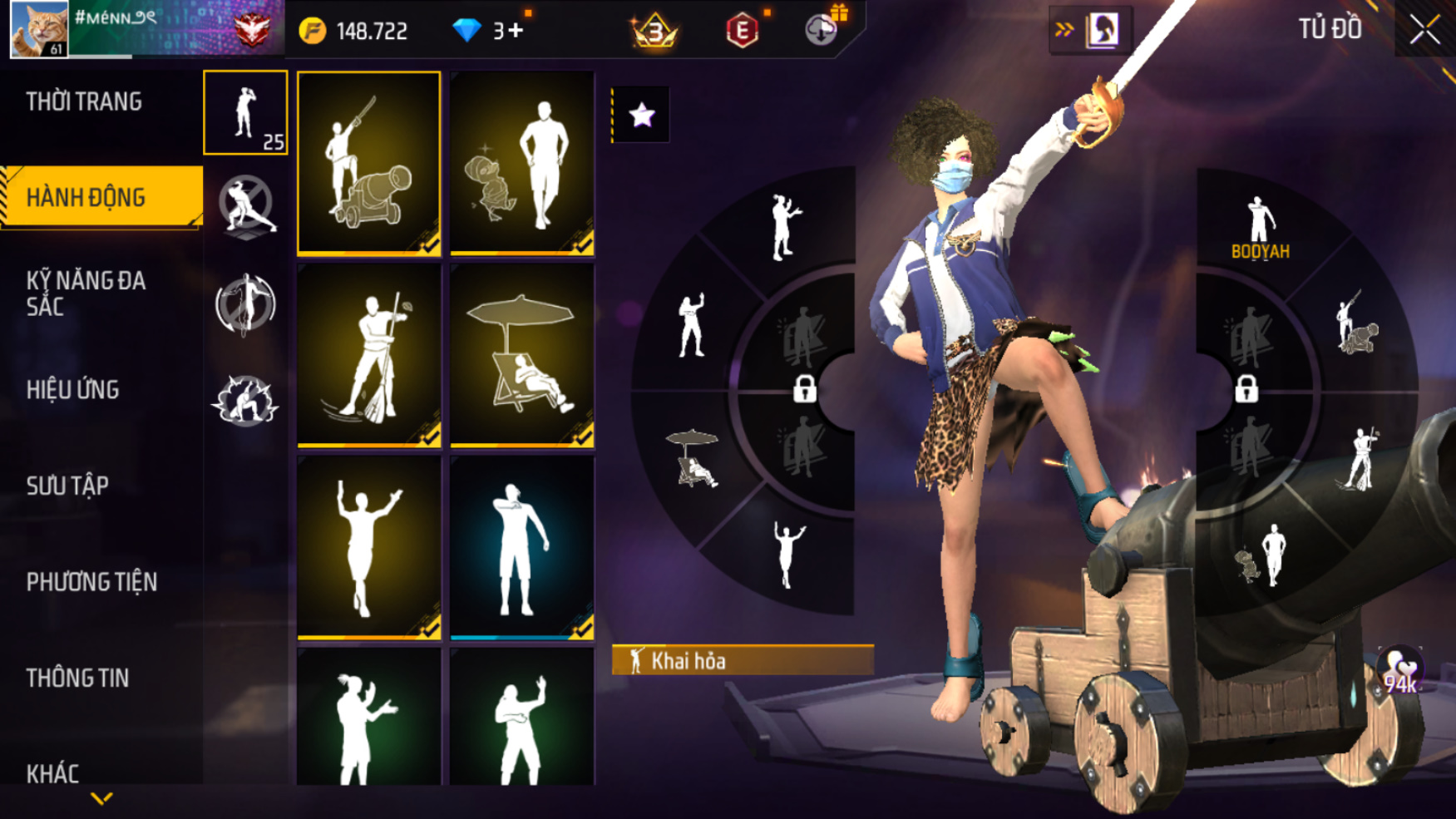The height and width of the screenshot is (819, 1456).
Task: Pick the beach chair umbrella emote
Action: [522, 356]
